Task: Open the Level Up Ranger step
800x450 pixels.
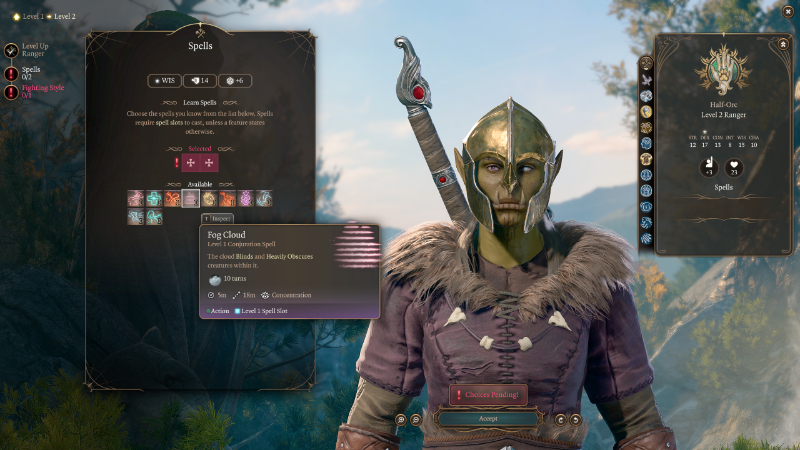Action: [x=34, y=49]
